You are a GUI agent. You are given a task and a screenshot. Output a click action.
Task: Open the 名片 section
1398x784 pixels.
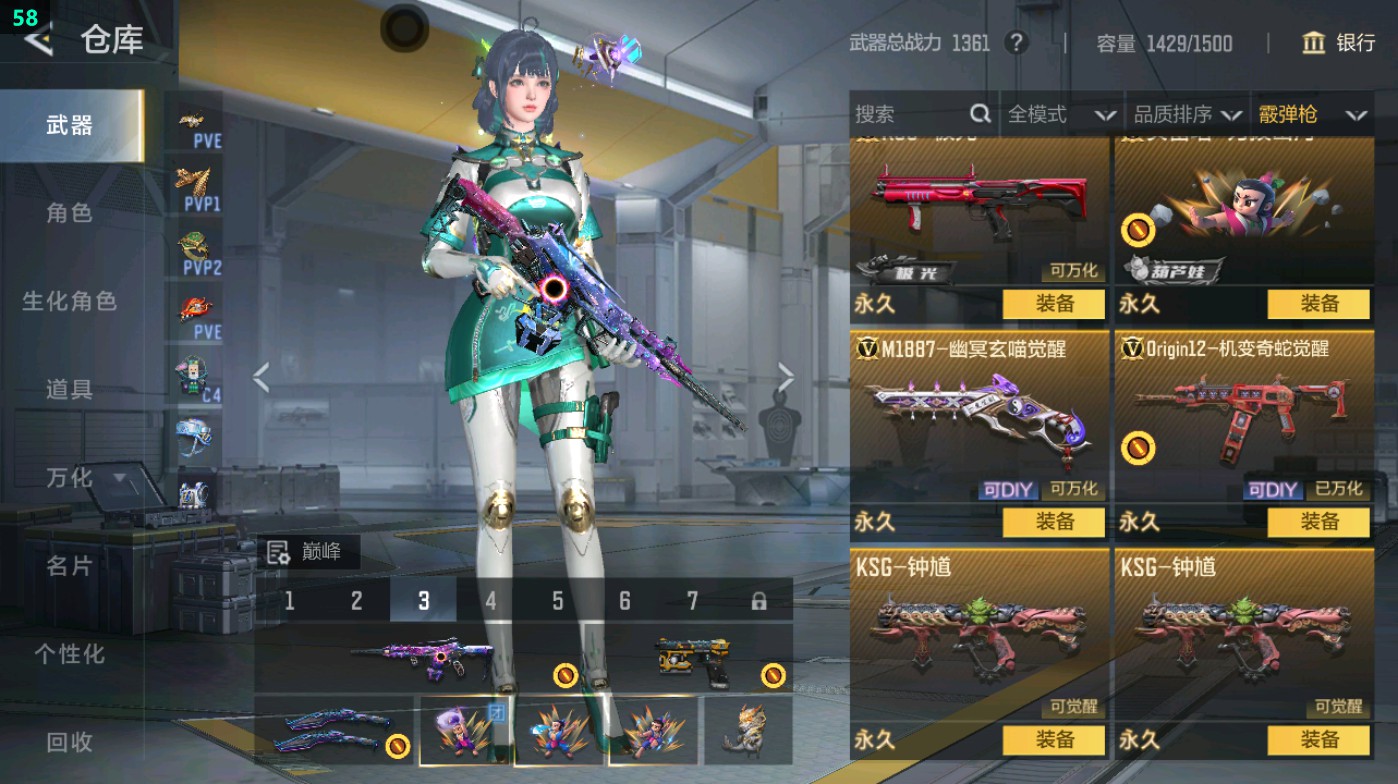69,566
